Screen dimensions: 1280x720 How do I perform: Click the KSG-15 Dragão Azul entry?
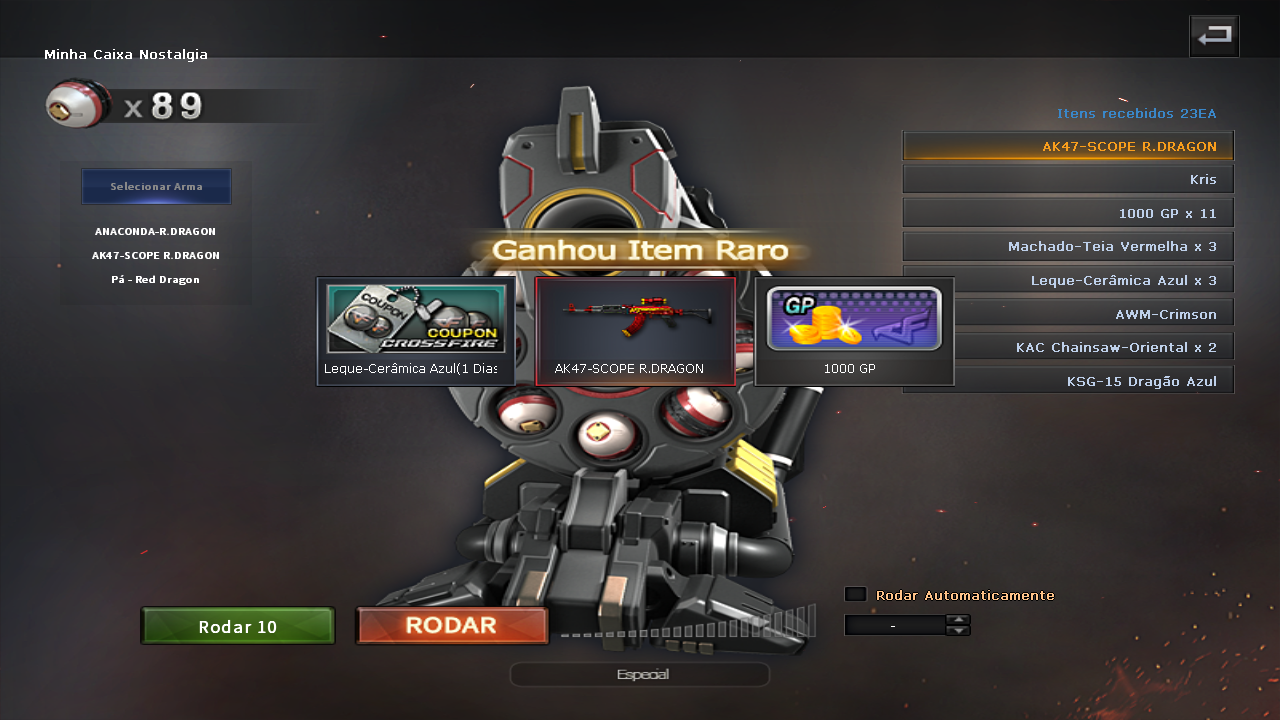point(1067,379)
